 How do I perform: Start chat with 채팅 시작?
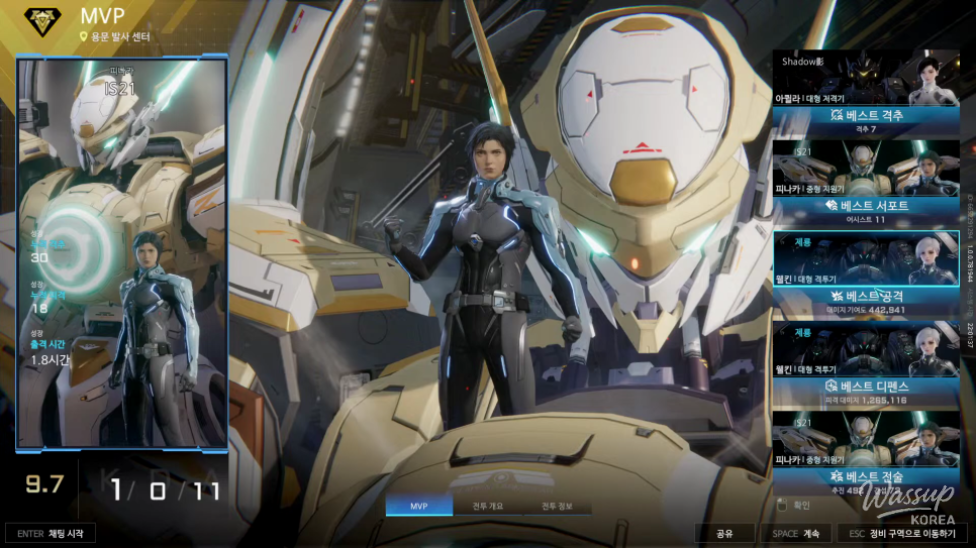tap(55, 534)
